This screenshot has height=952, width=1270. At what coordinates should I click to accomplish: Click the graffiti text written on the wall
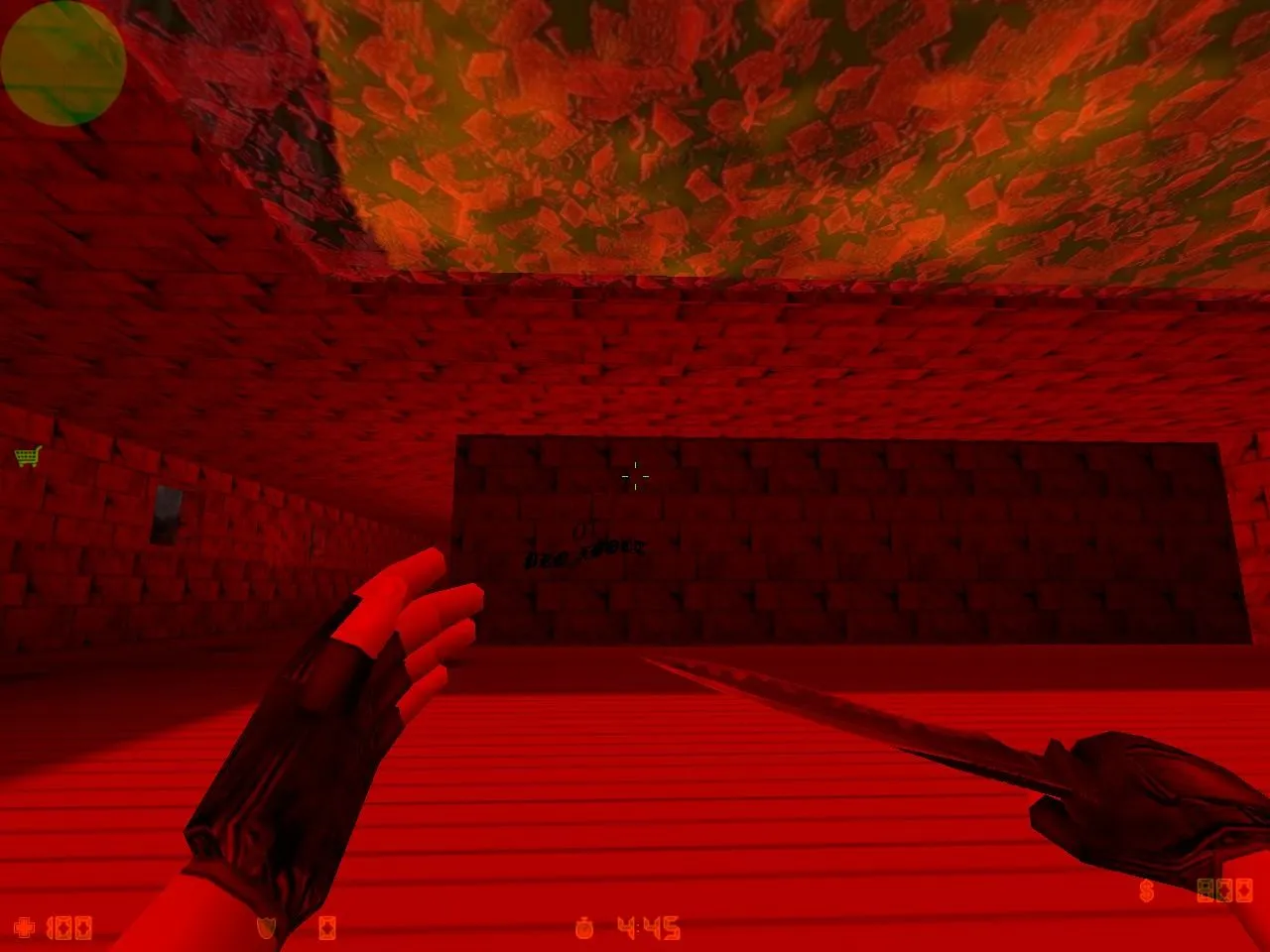(583, 547)
